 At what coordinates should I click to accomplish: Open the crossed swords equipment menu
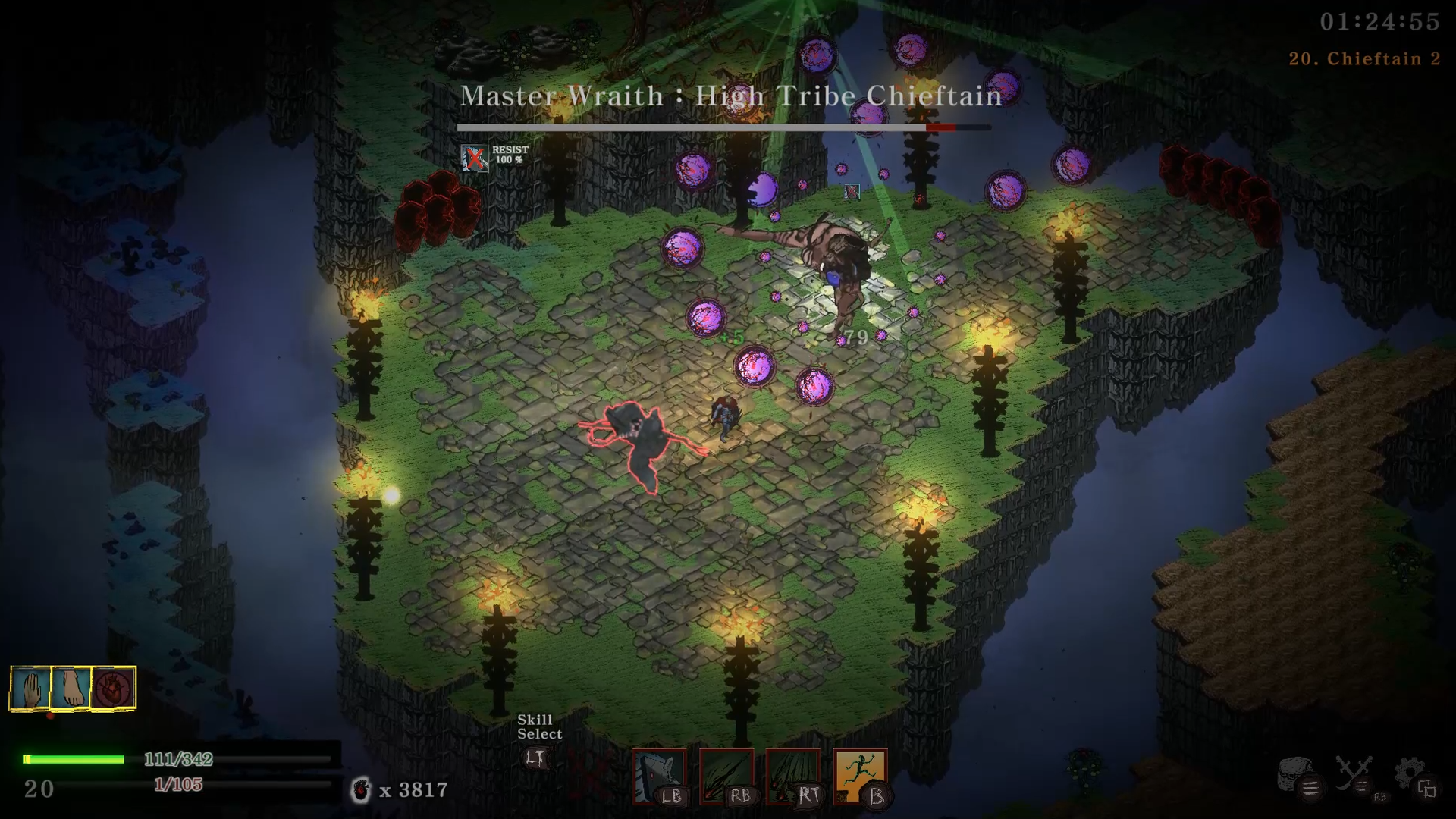pos(1355,774)
